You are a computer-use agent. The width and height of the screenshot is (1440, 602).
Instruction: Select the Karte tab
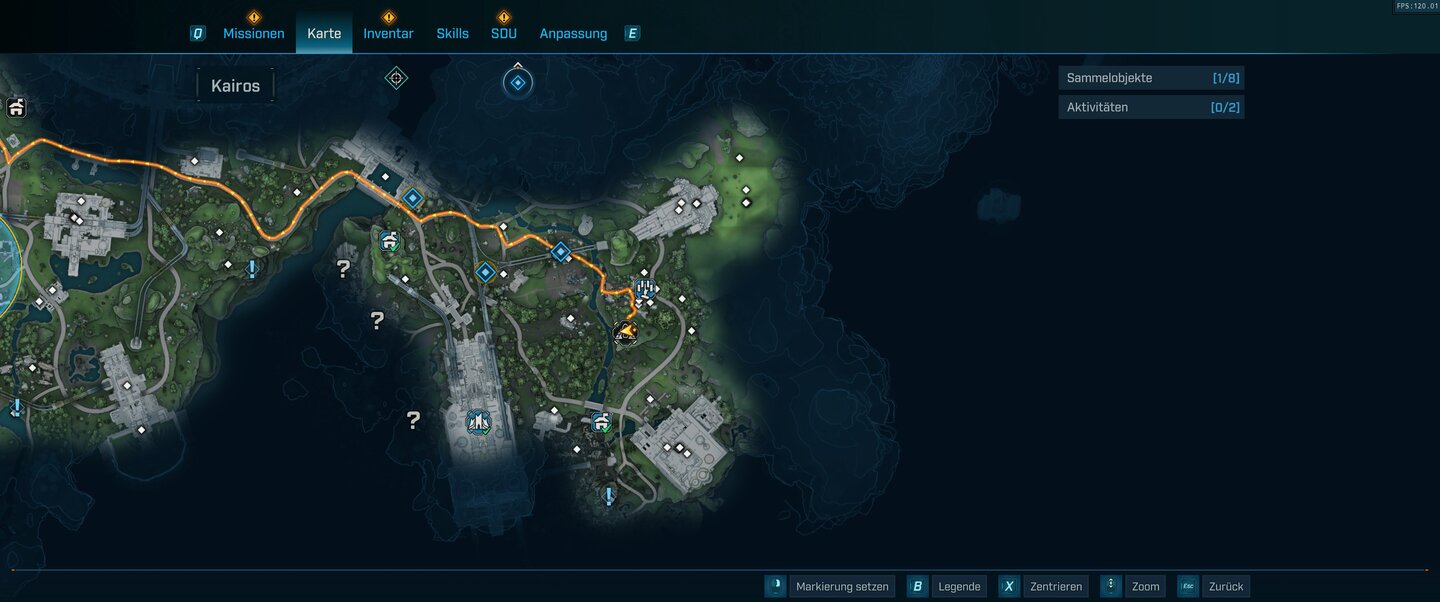pyautogui.click(x=324, y=33)
